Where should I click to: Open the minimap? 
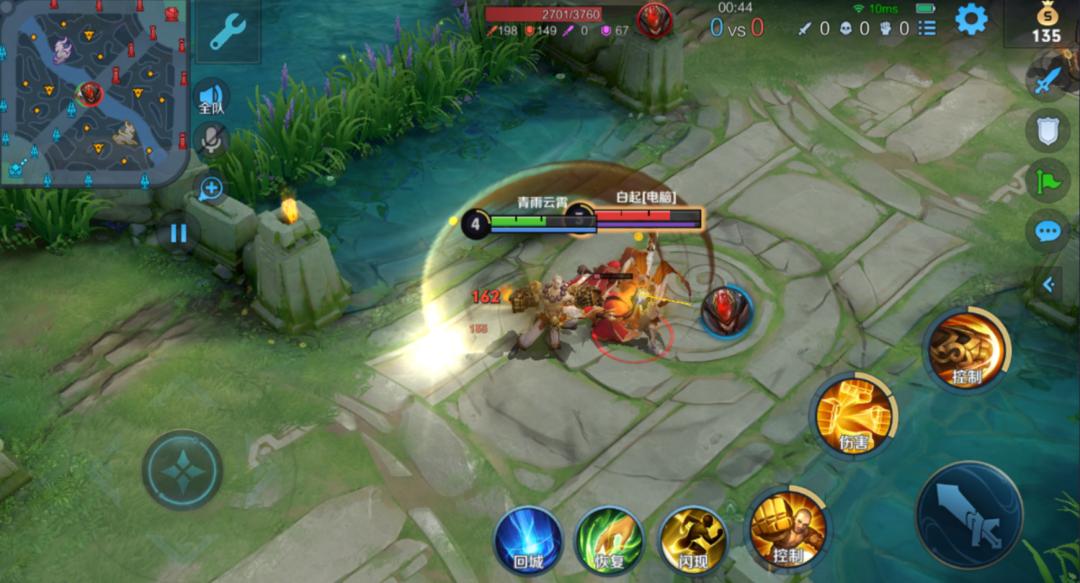(94, 93)
